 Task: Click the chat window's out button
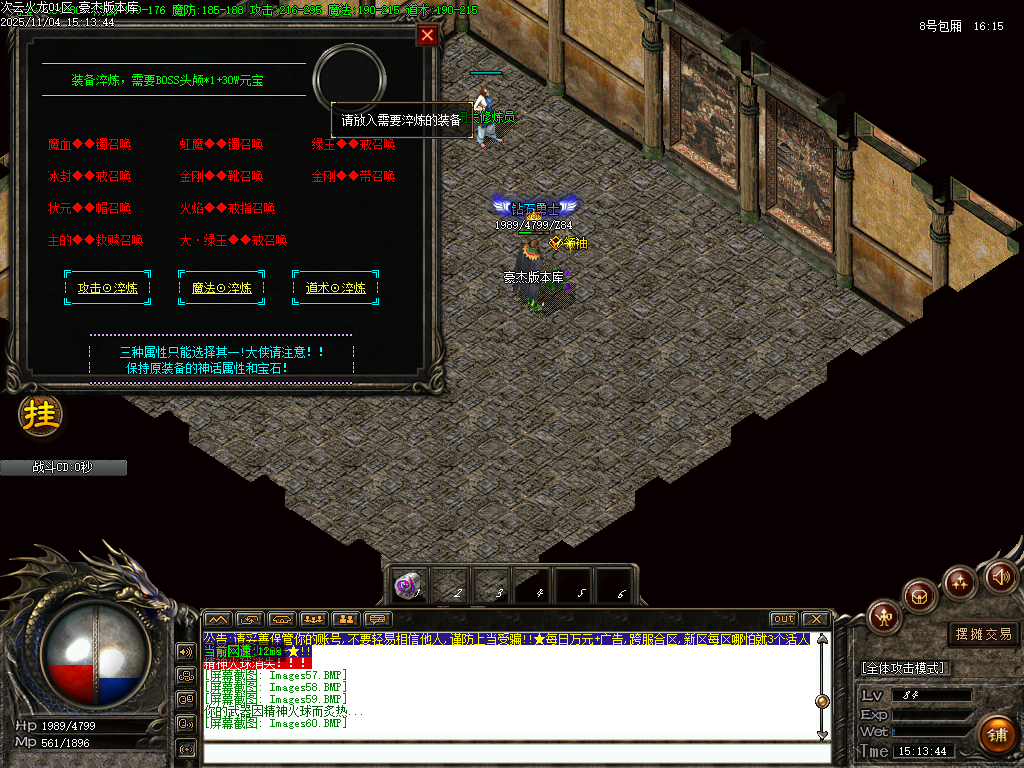pyautogui.click(x=784, y=619)
